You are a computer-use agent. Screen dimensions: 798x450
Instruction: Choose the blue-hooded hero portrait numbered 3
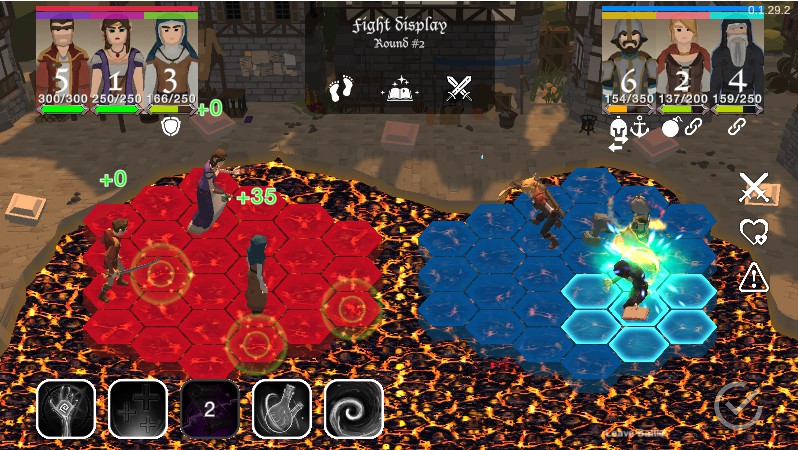[x=170, y=58]
